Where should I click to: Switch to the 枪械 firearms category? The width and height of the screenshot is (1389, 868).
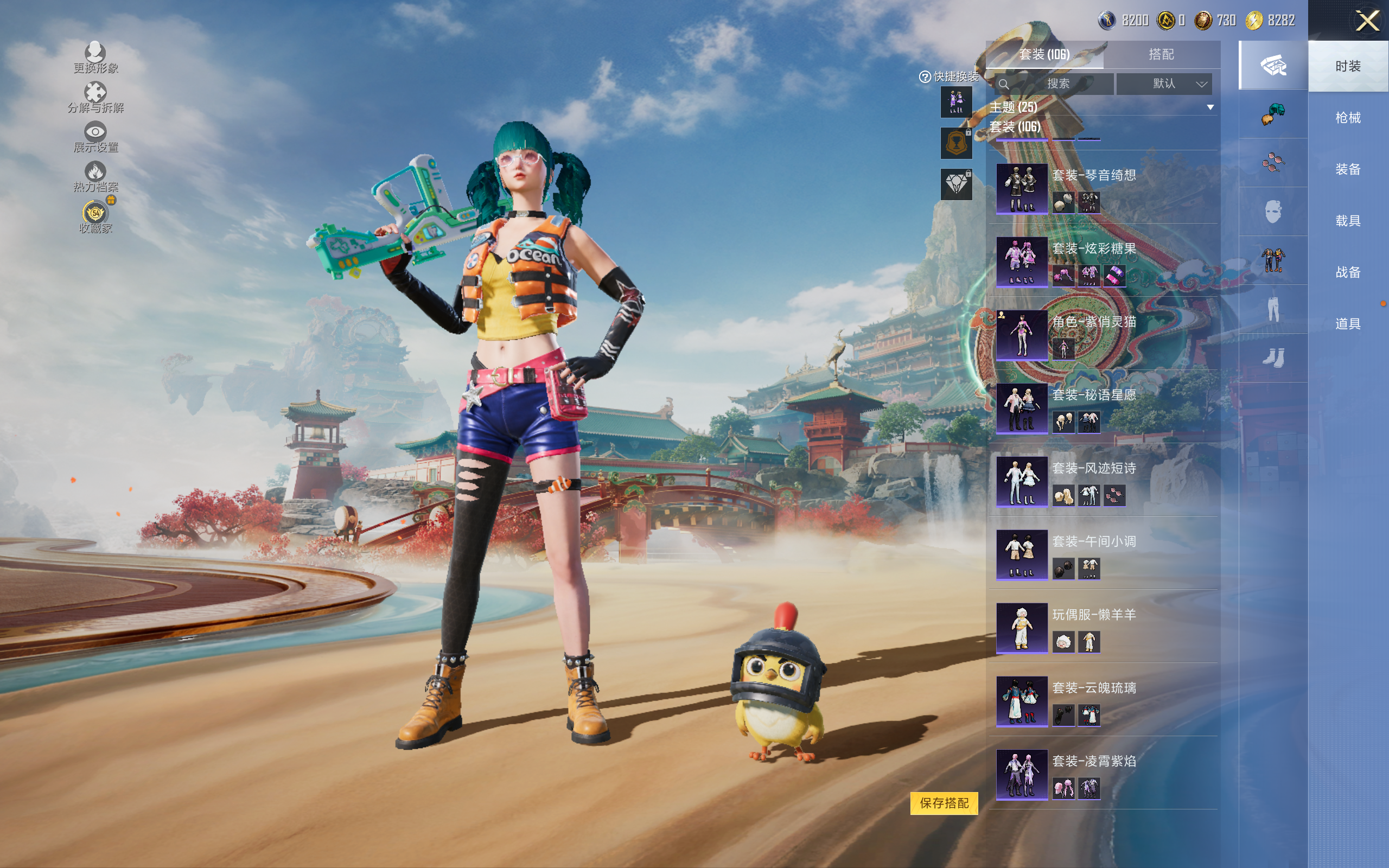click(1347, 118)
